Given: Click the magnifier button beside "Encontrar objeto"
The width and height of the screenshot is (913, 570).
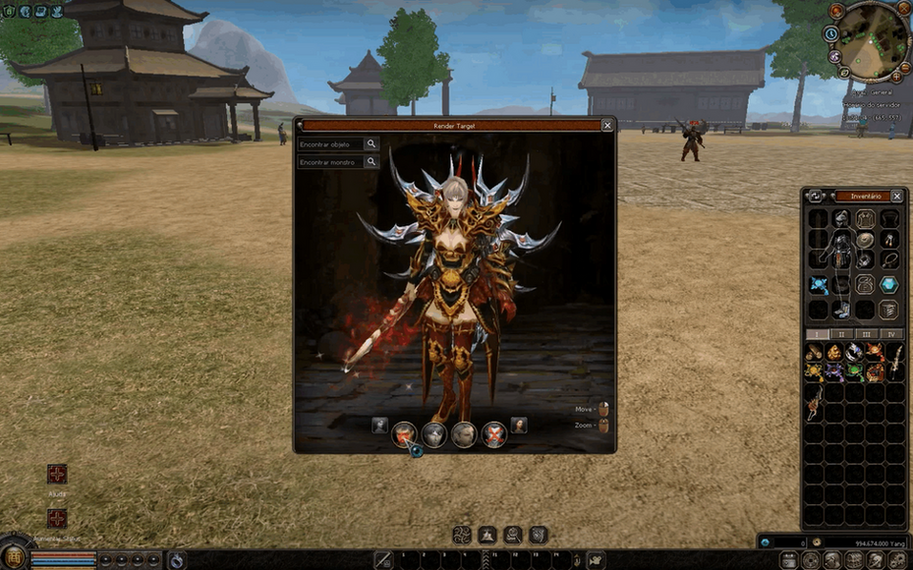Looking at the screenshot, I should tap(371, 144).
